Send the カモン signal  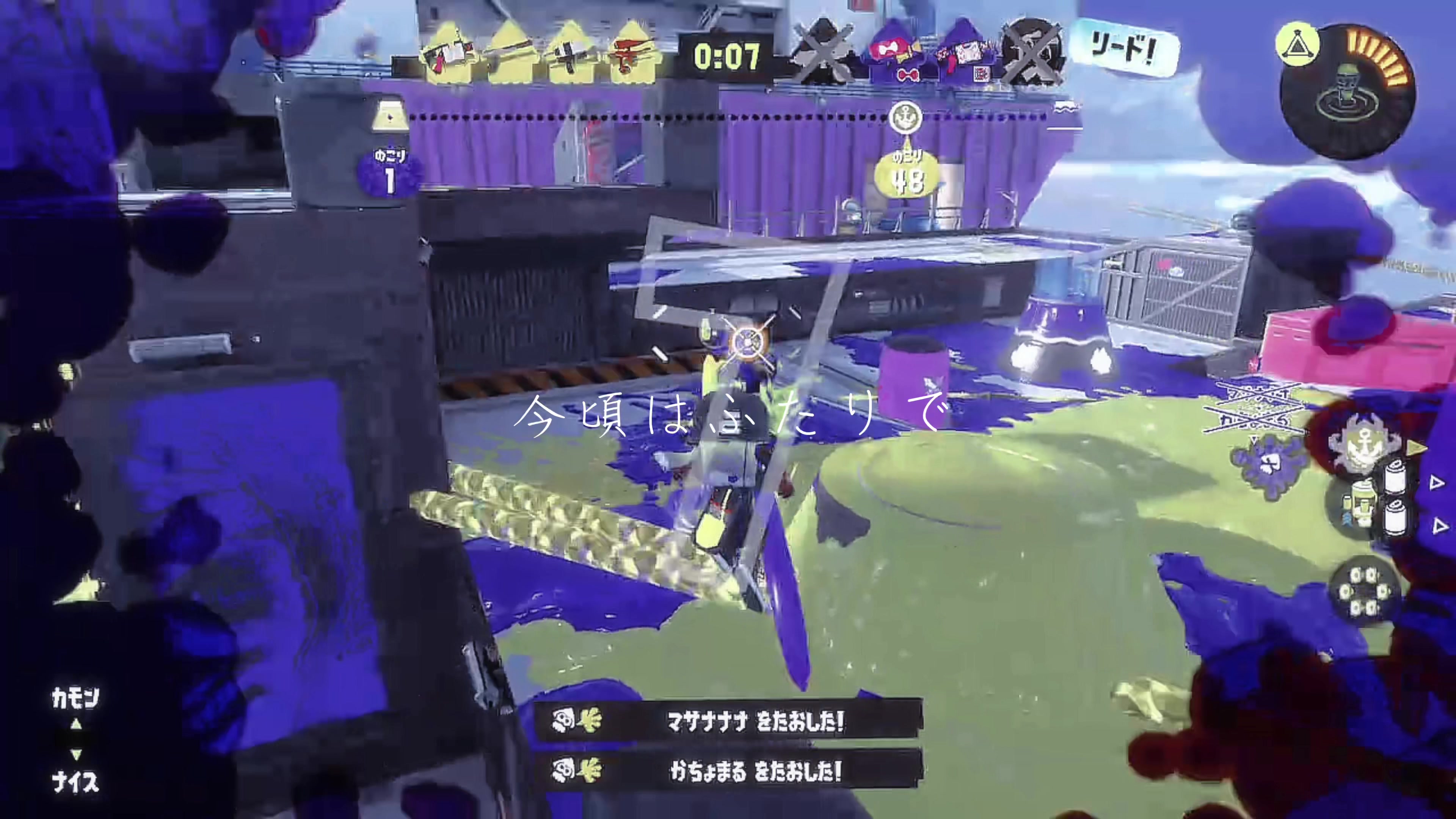coord(75,698)
